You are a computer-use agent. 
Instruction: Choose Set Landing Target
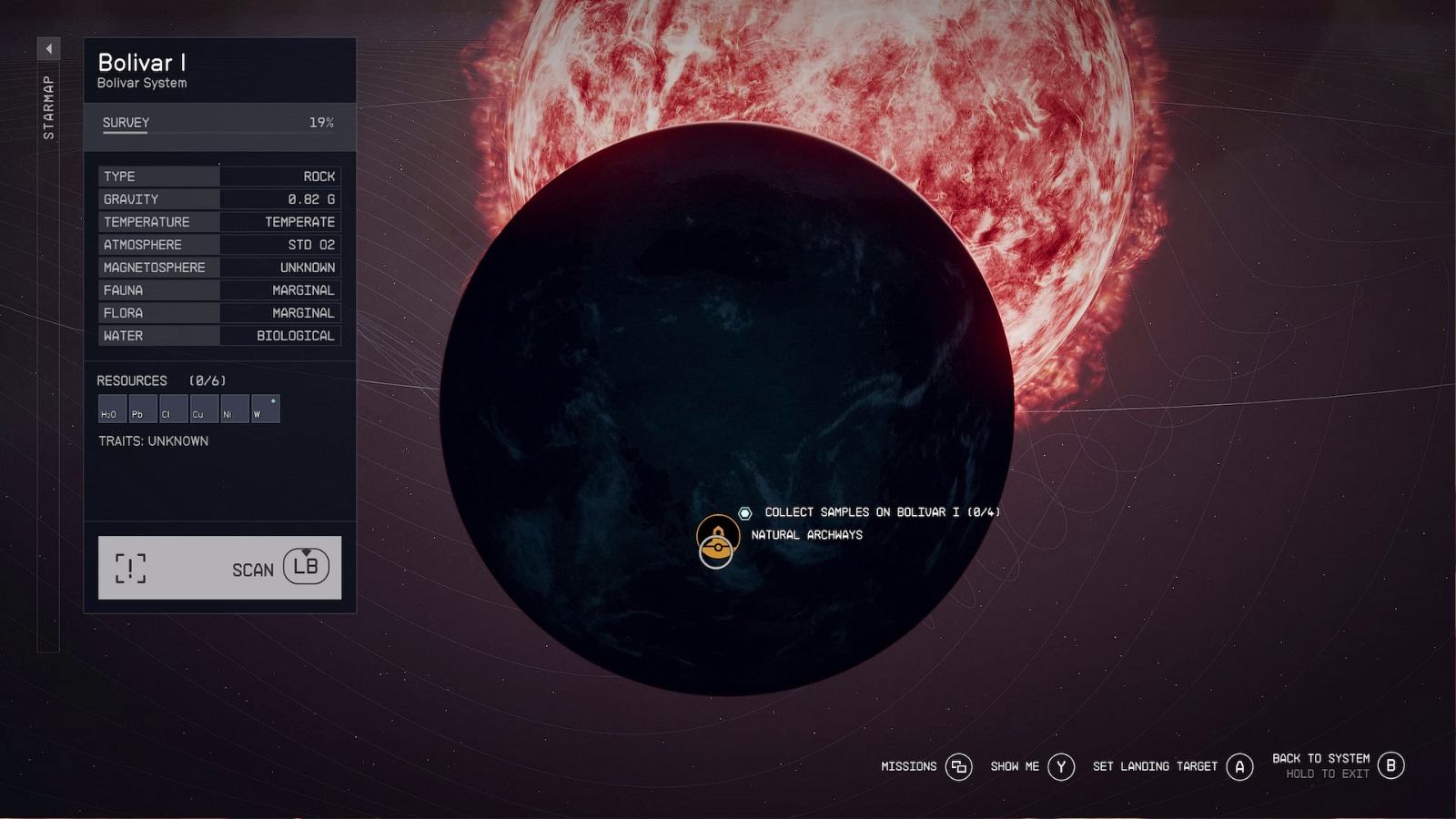pos(1239,767)
